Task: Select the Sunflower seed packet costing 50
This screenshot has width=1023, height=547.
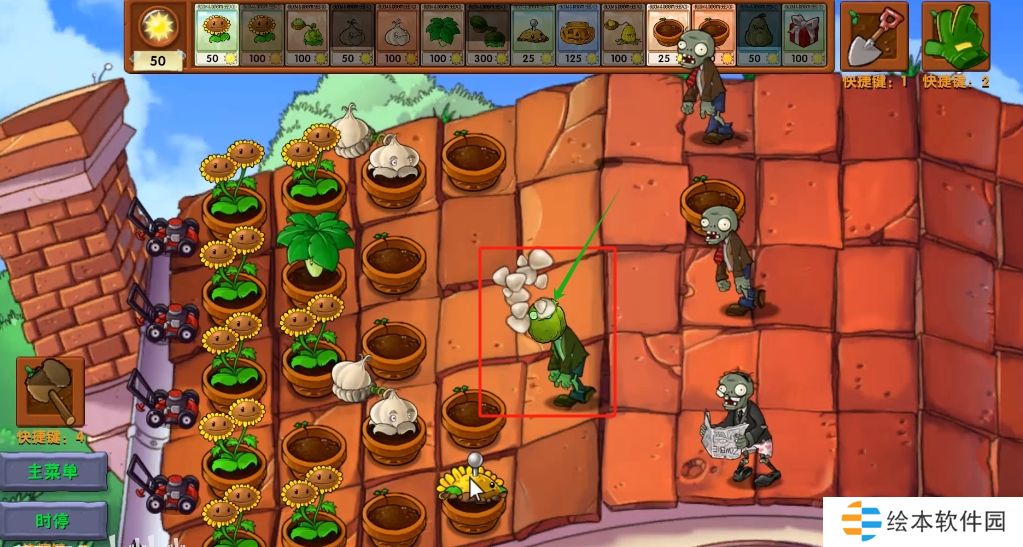Action: click(x=216, y=36)
